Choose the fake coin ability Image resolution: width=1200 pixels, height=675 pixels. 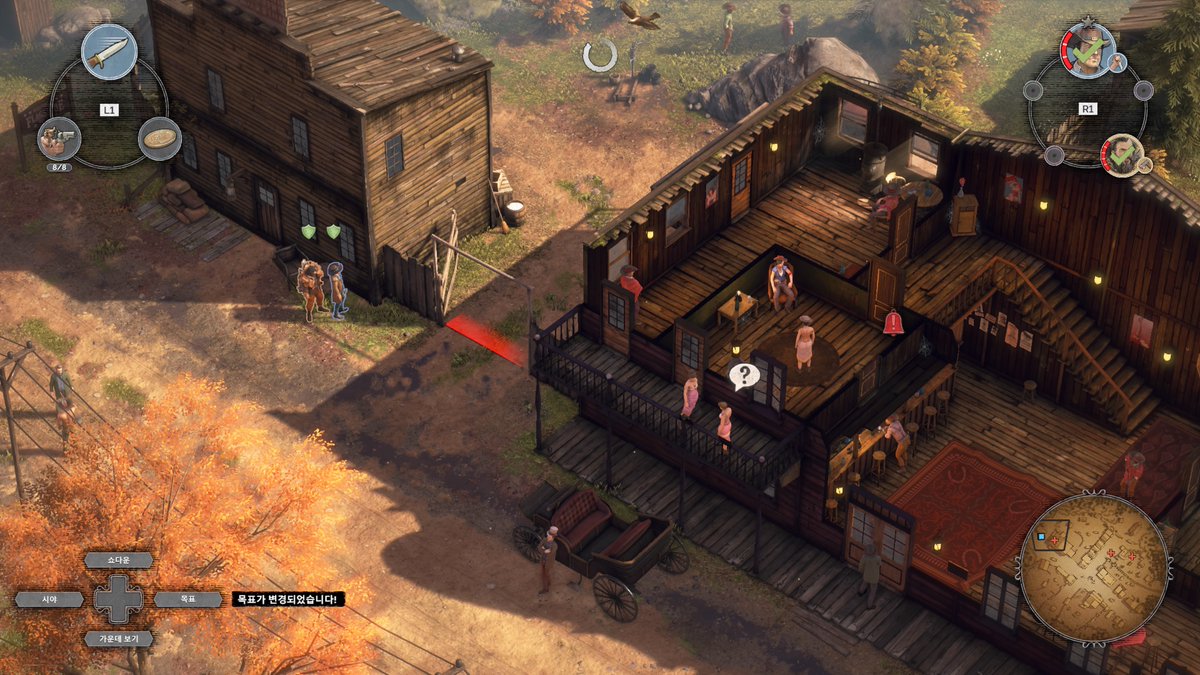coord(159,138)
